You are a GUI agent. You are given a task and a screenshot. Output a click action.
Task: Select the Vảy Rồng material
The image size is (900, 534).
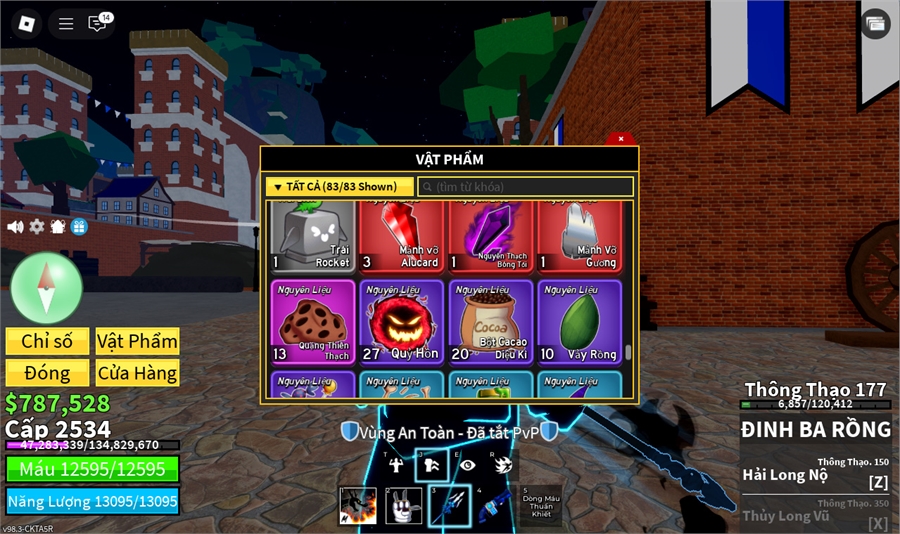[579, 322]
